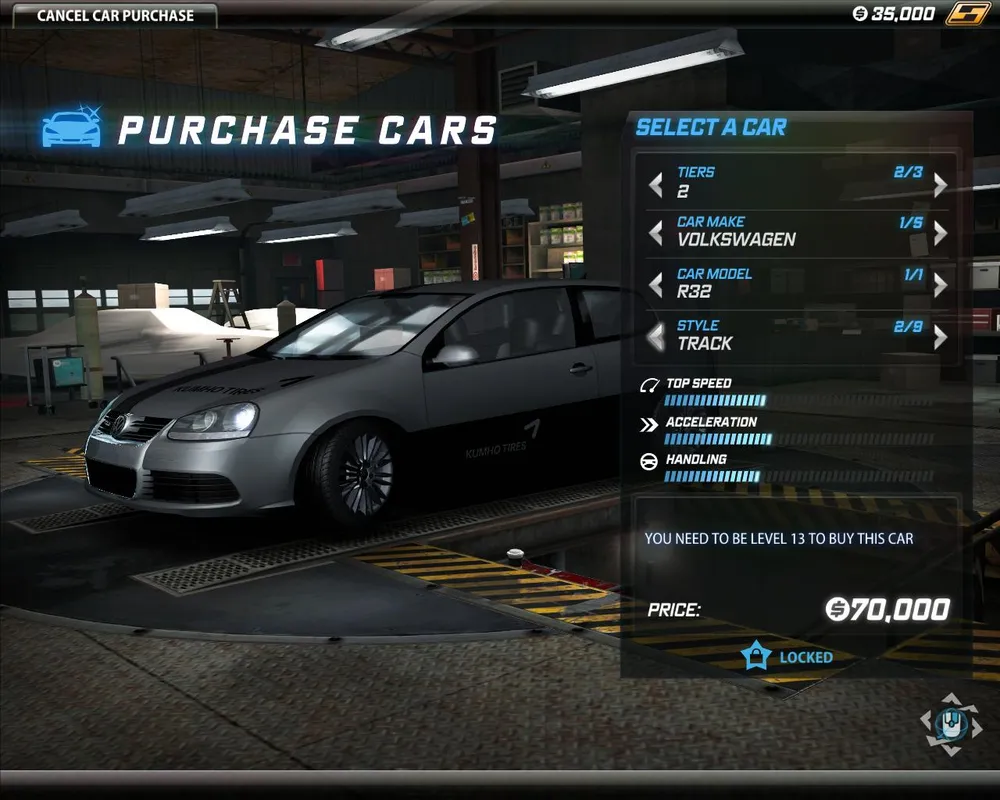This screenshot has width=1000, height=800.
Task: Go to previous tier with left arrow
Action: [656, 185]
